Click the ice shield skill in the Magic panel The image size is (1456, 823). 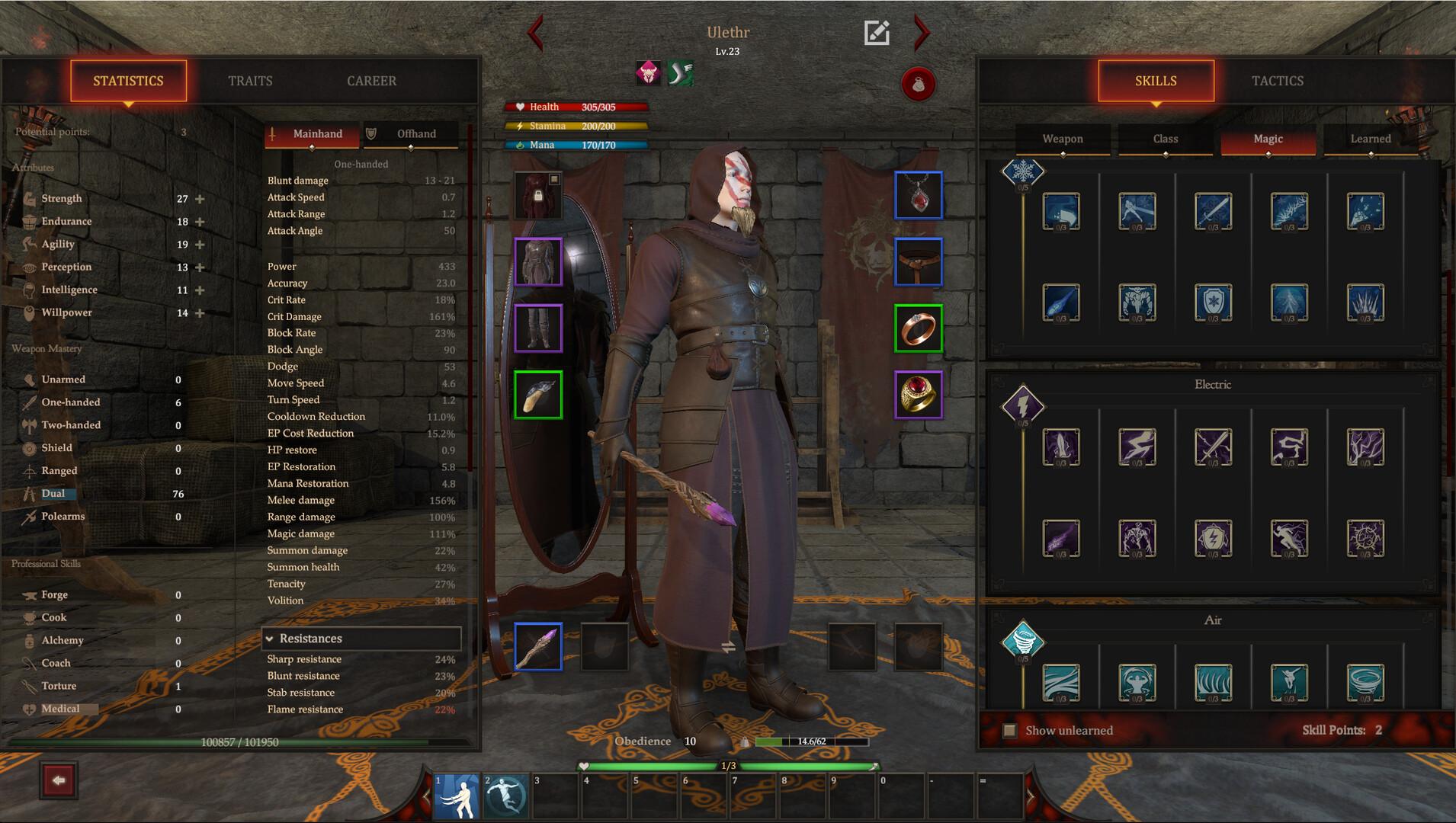click(1214, 302)
